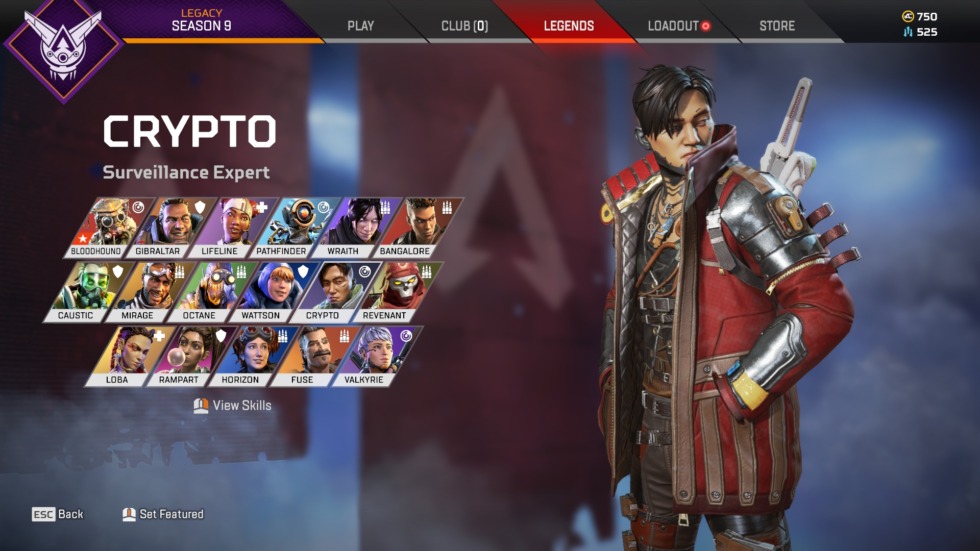The width and height of the screenshot is (980, 551).
Task: Choose Horizon from the legend grid
Action: (241, 354)
